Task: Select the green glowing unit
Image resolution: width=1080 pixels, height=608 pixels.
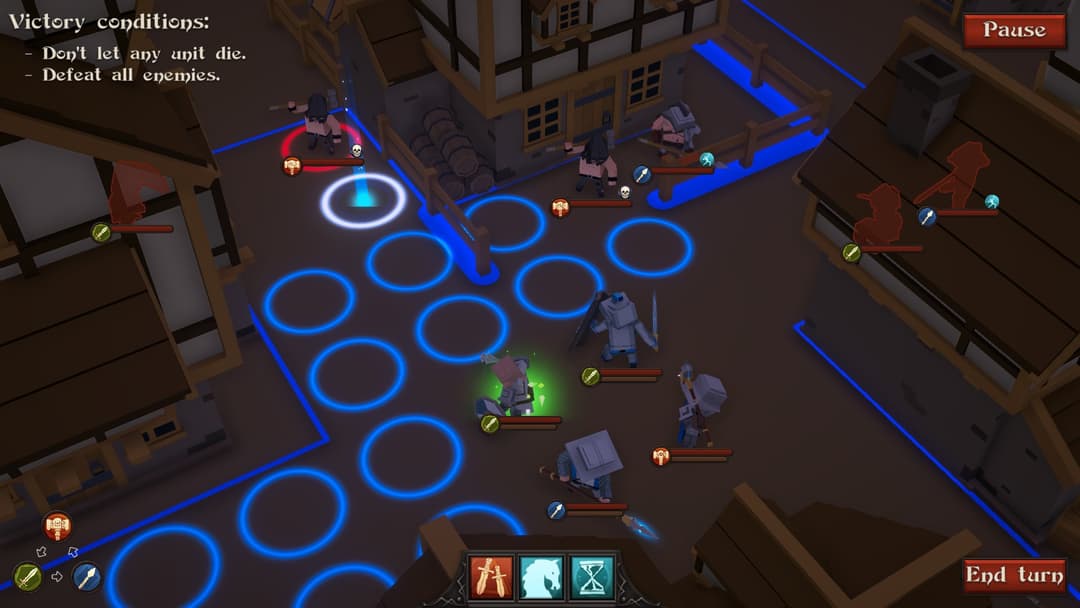Action: (515, 387)
